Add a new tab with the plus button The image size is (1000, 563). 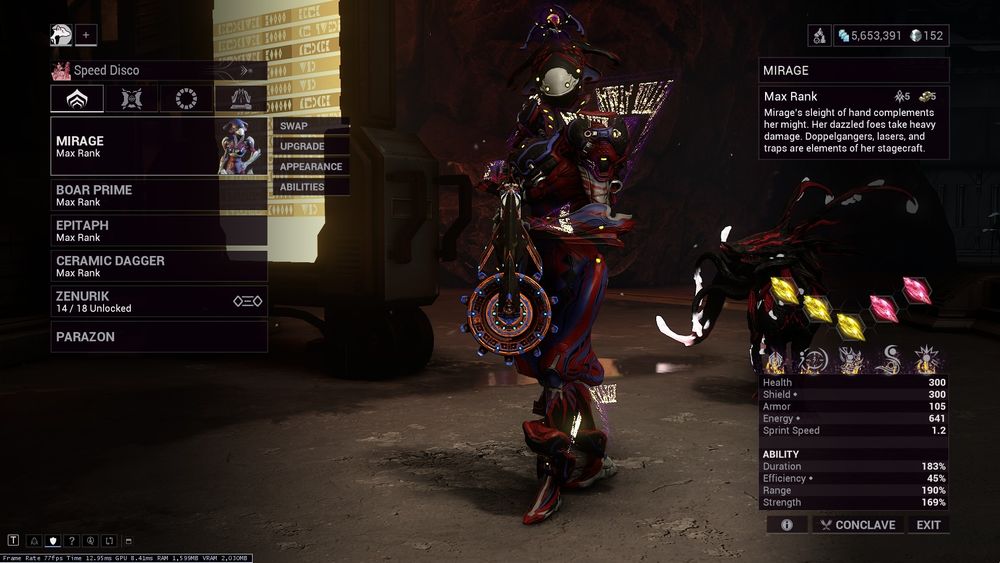(86, 36)
